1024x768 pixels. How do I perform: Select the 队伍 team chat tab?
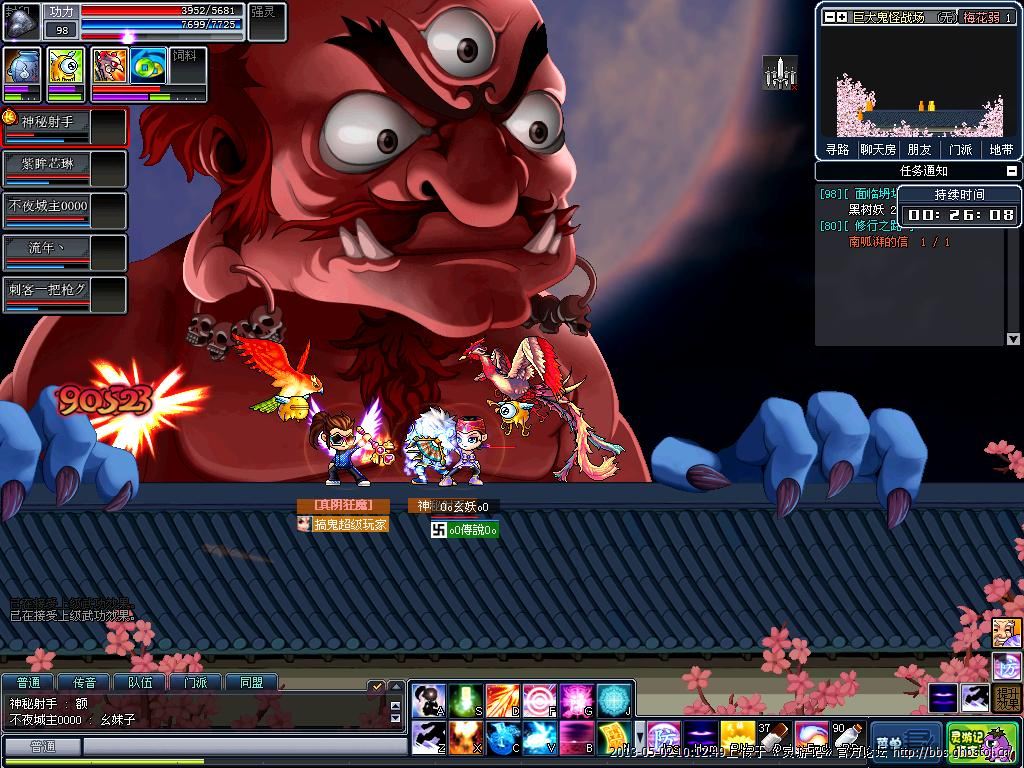pos(140,683)
